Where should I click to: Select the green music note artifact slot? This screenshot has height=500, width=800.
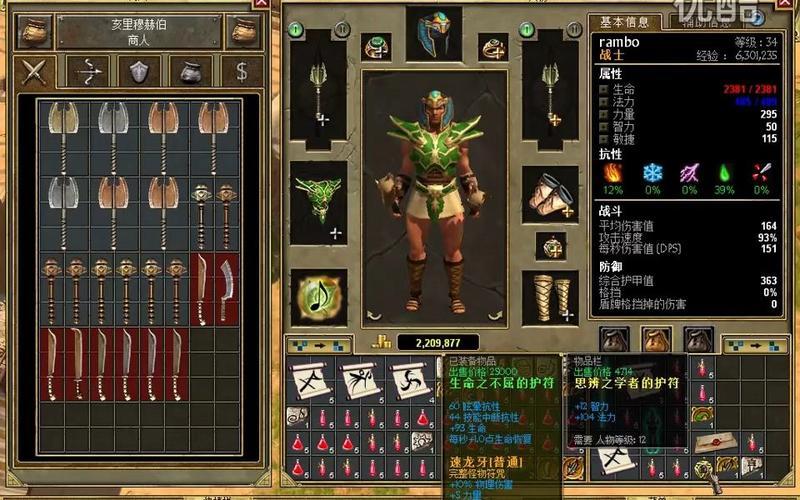point(319,297)
